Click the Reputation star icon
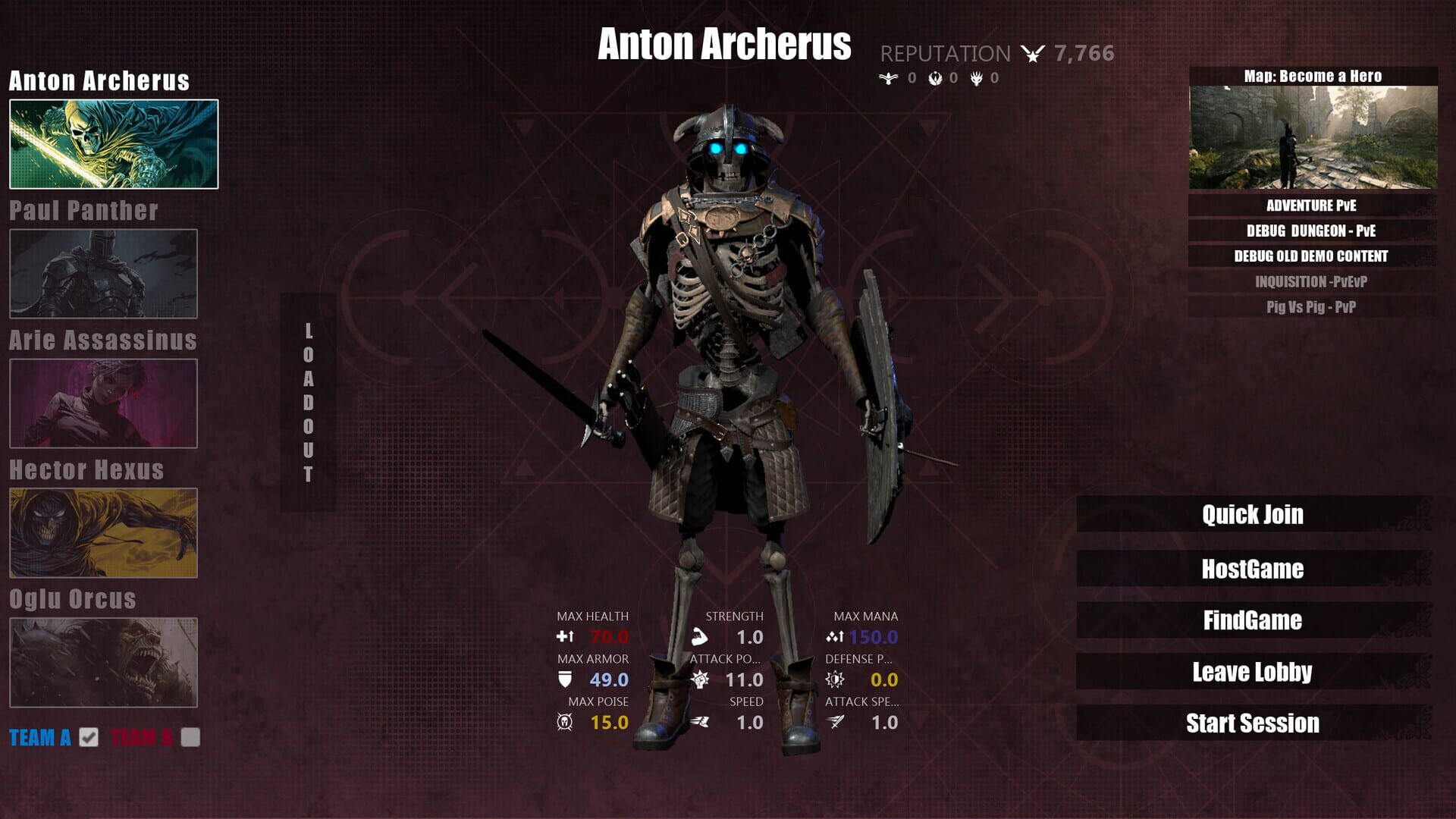Image resolution: width=1456 pixels, height=819 pixels. click(x=1031, y=53)
